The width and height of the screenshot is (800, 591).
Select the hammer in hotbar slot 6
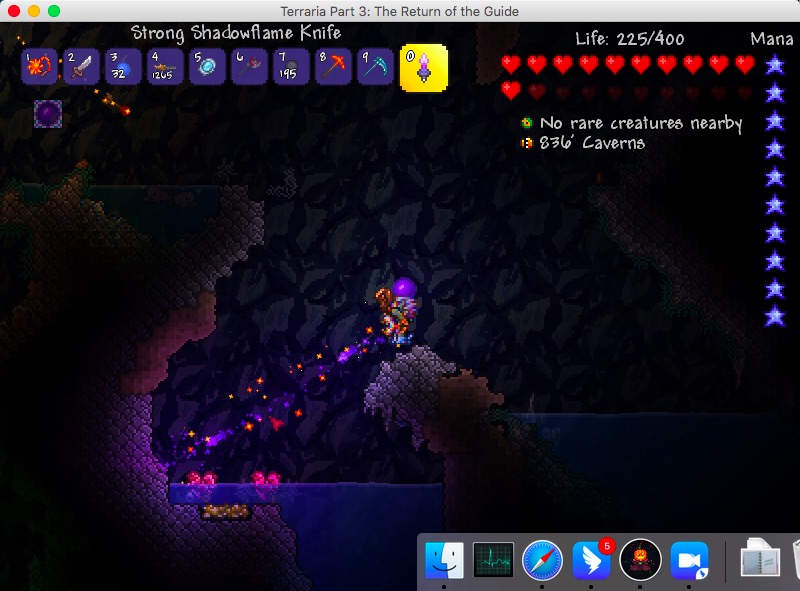tap(249, 67)
